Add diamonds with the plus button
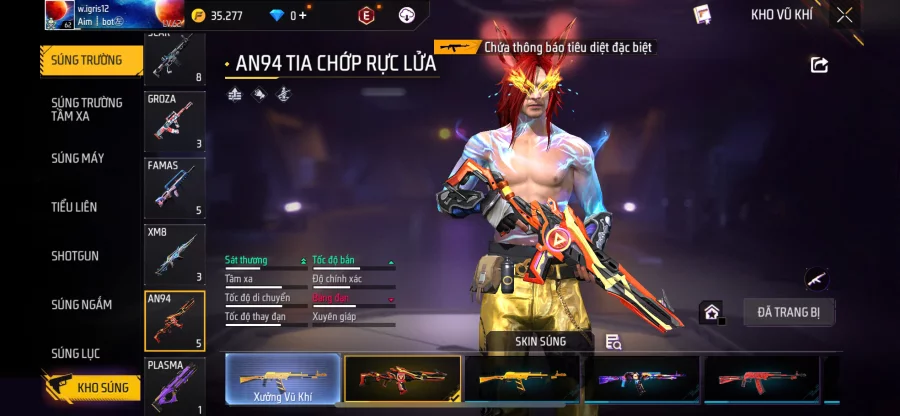 [303, 15]
